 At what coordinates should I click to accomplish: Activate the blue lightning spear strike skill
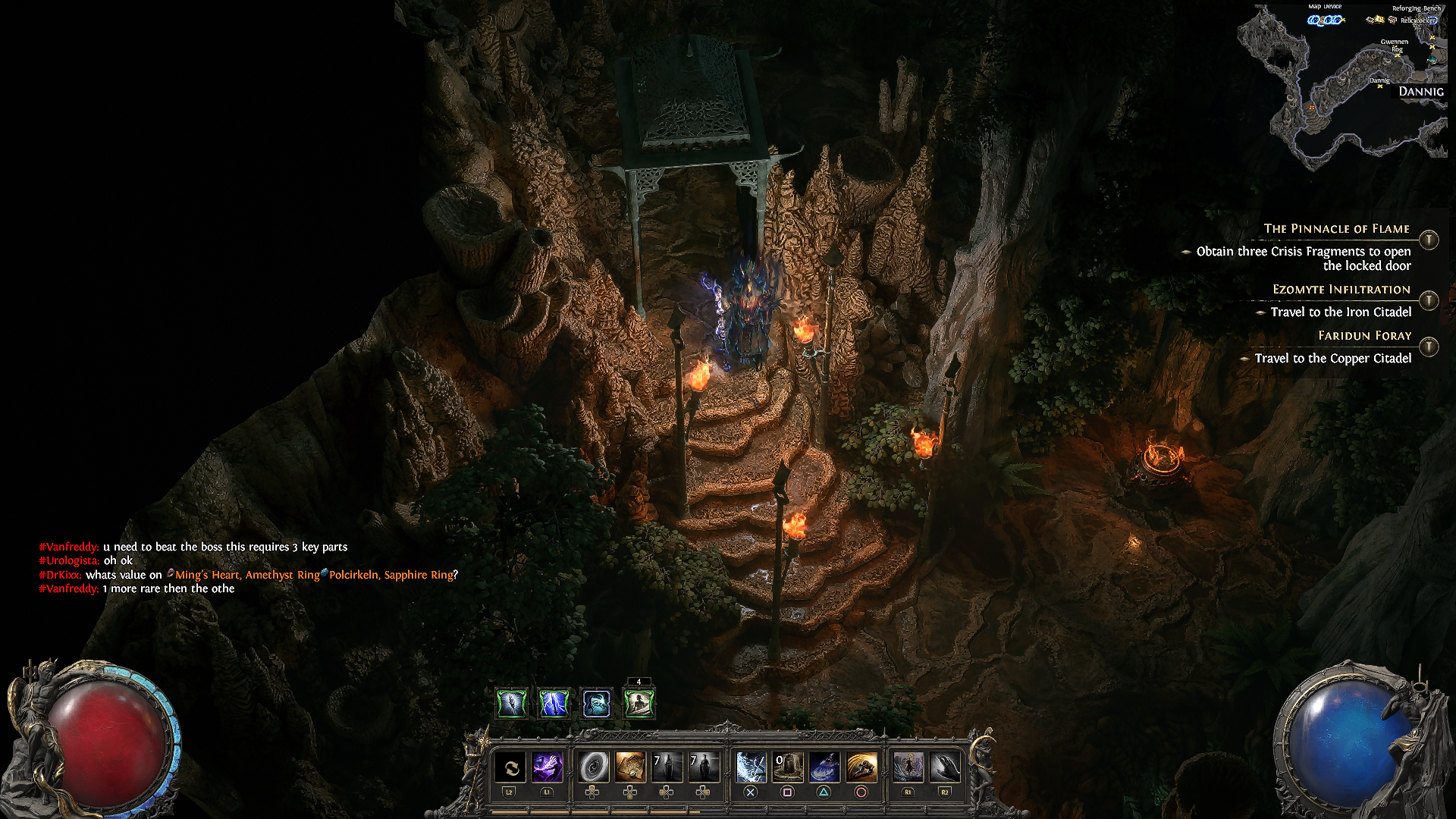coord(750,767)
